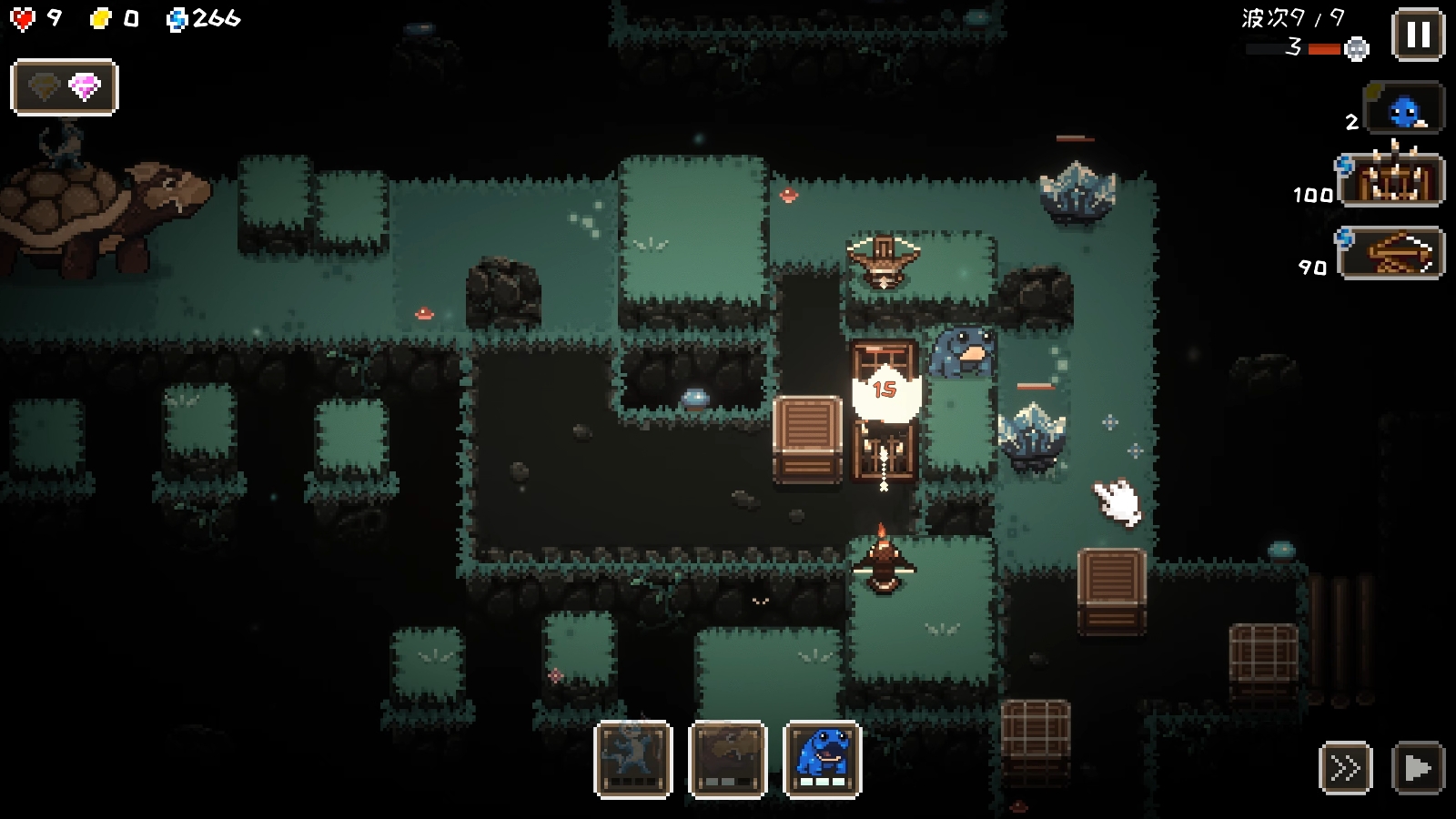The height and width of the screenshot is (819, 1456).
Task: Choose the spike trap costing 100
Action: 1392,180
